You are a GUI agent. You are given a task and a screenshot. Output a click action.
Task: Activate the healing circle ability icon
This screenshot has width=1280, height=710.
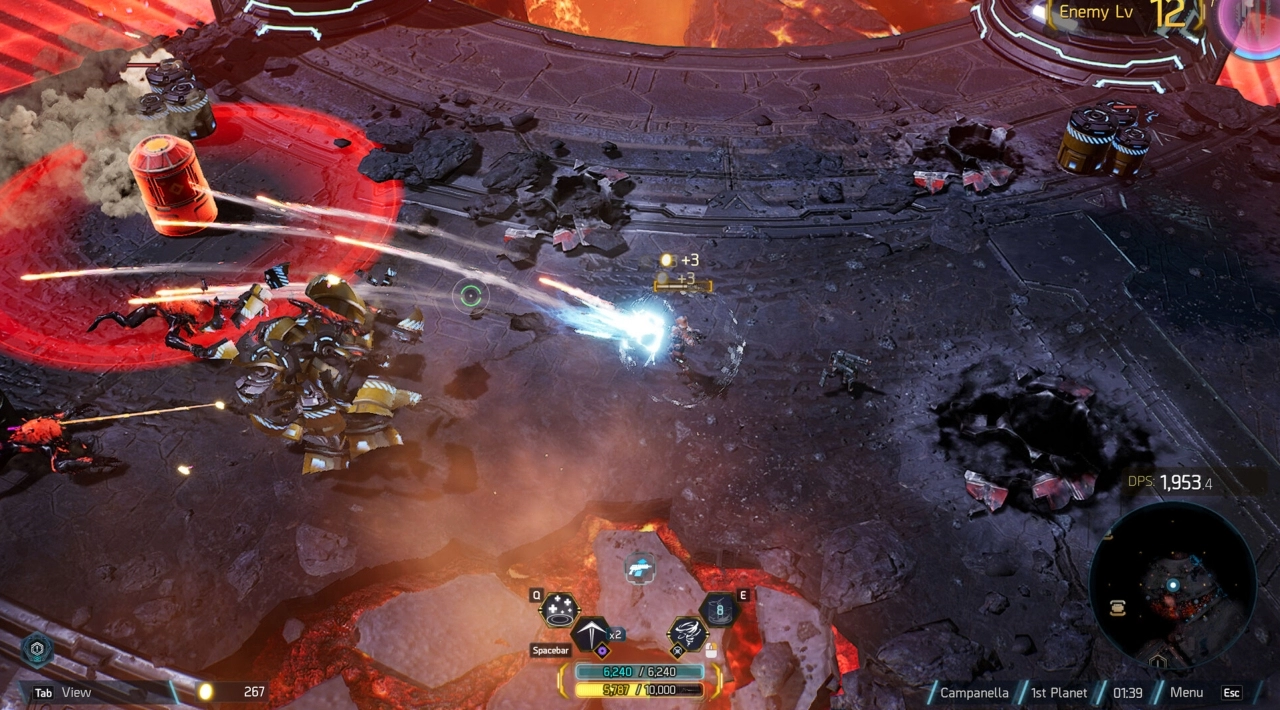560,610
